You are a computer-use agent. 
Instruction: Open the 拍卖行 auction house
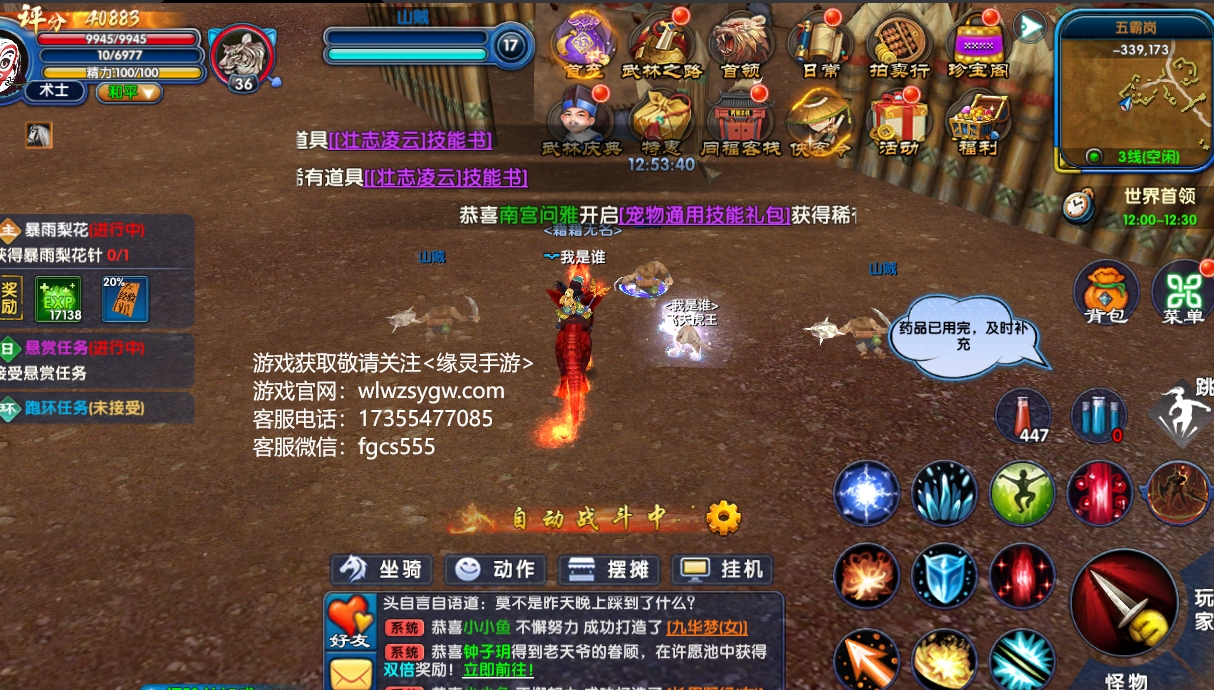pyautogui.click(x=900, y=45)
